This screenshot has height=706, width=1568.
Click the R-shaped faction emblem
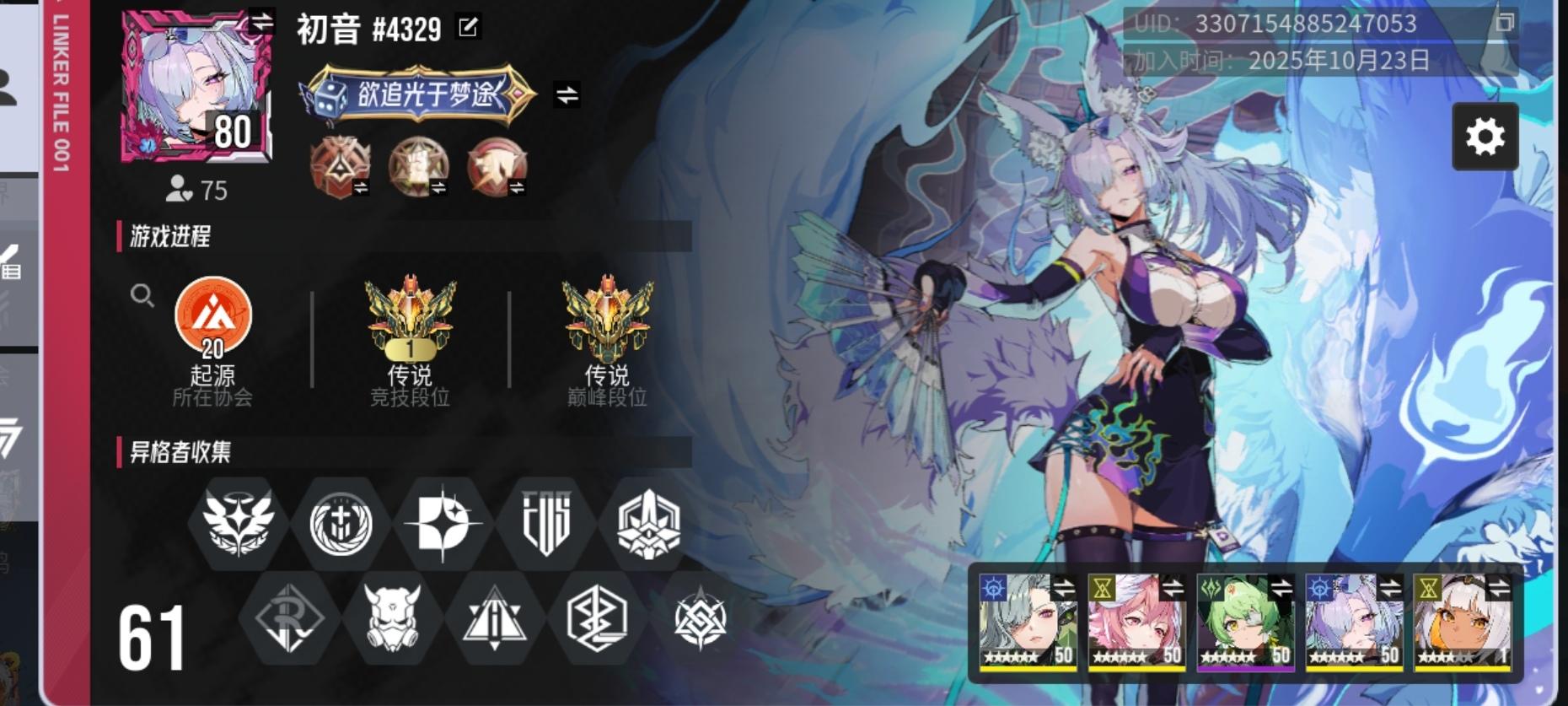(288, 620)
